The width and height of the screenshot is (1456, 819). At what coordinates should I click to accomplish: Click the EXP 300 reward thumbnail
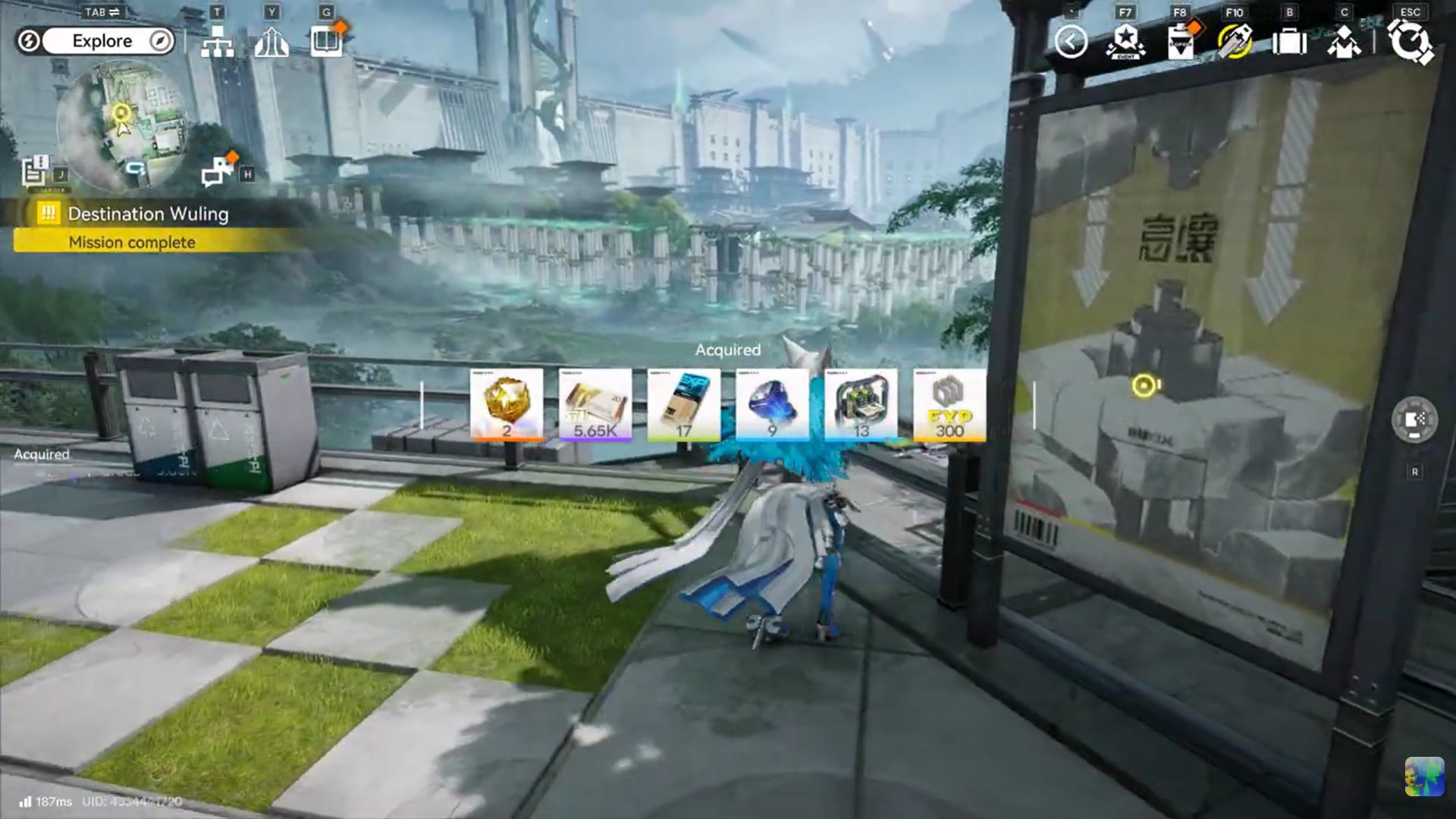click(x=948, y=406)
